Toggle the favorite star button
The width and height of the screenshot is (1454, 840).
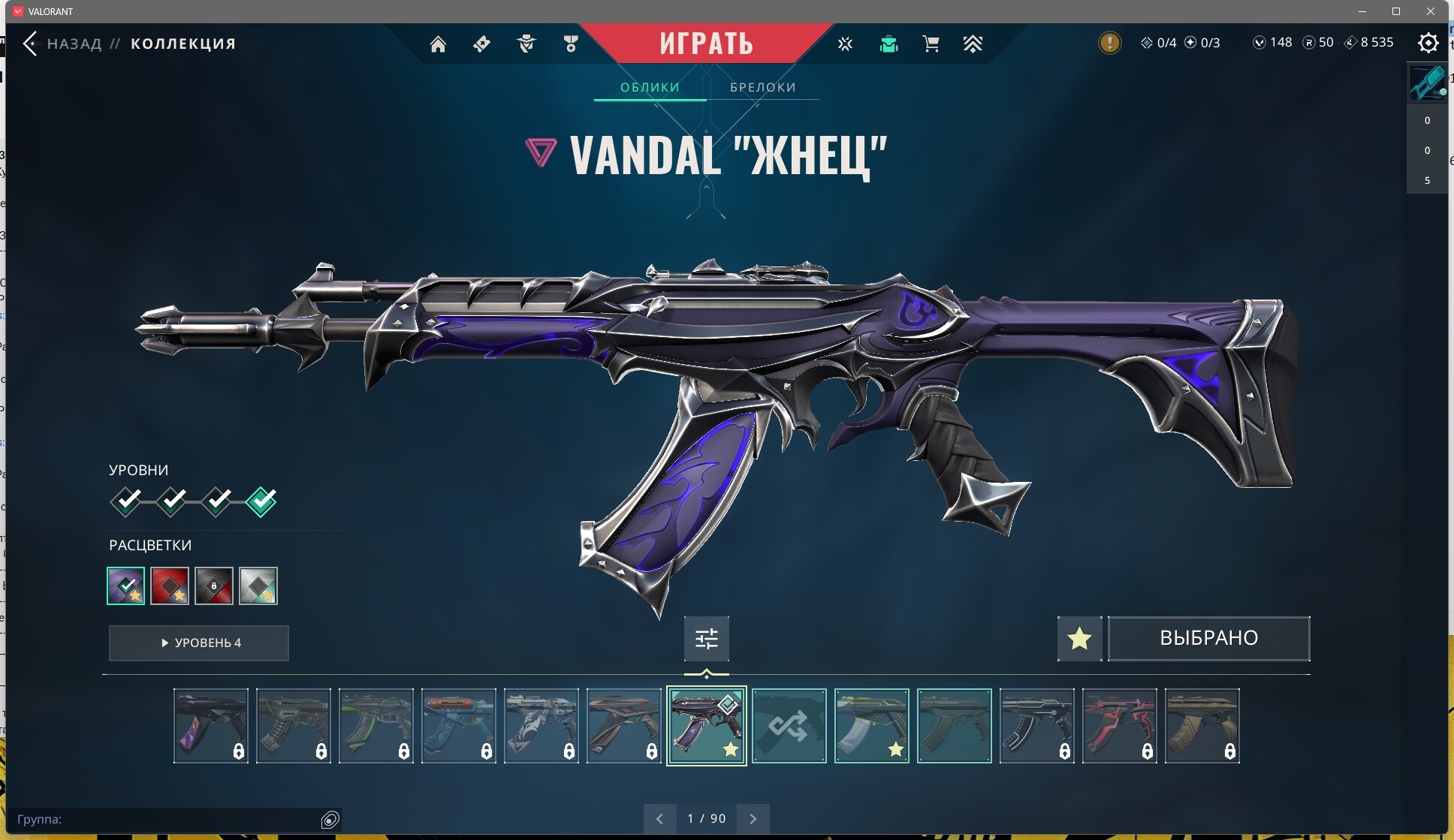pos(1079,638)
